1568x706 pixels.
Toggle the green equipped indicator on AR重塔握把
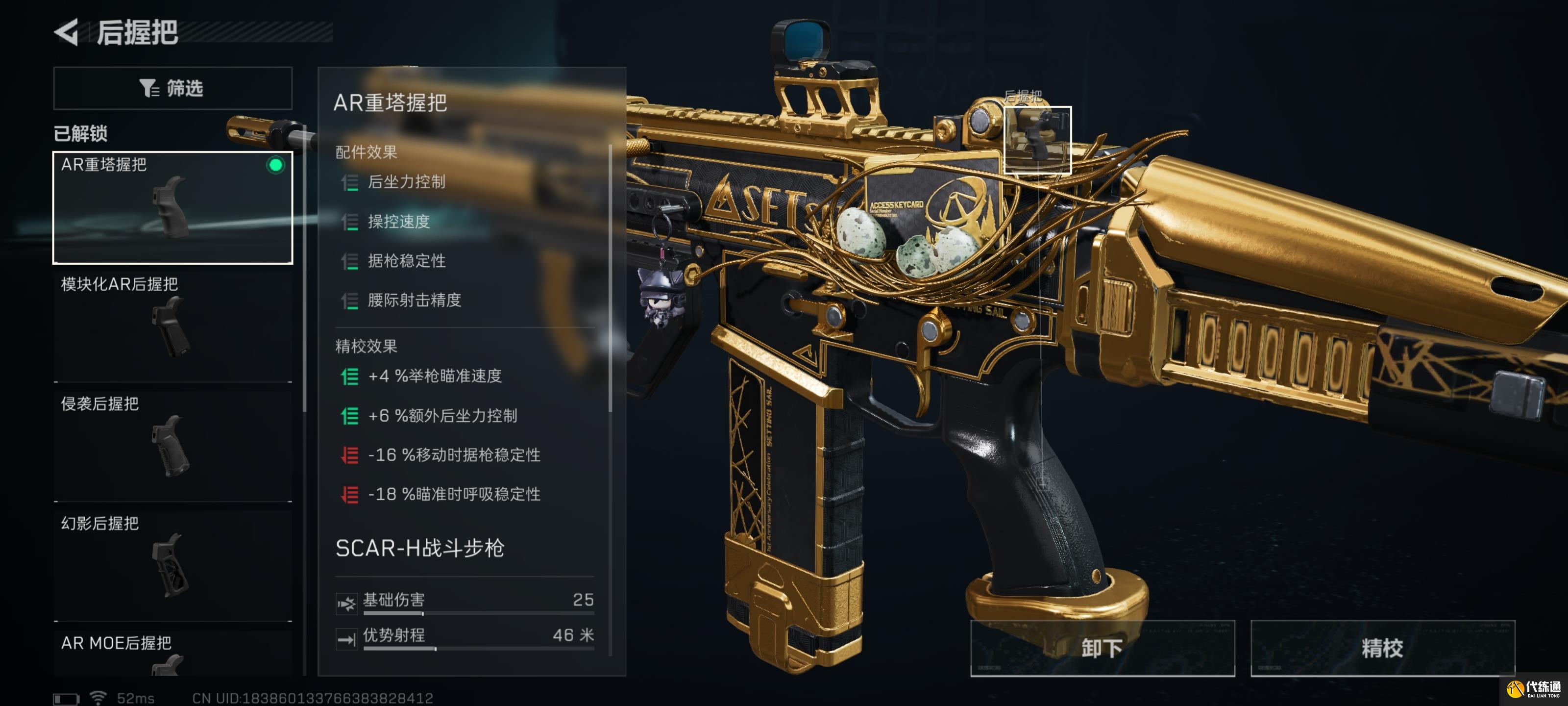277,163
